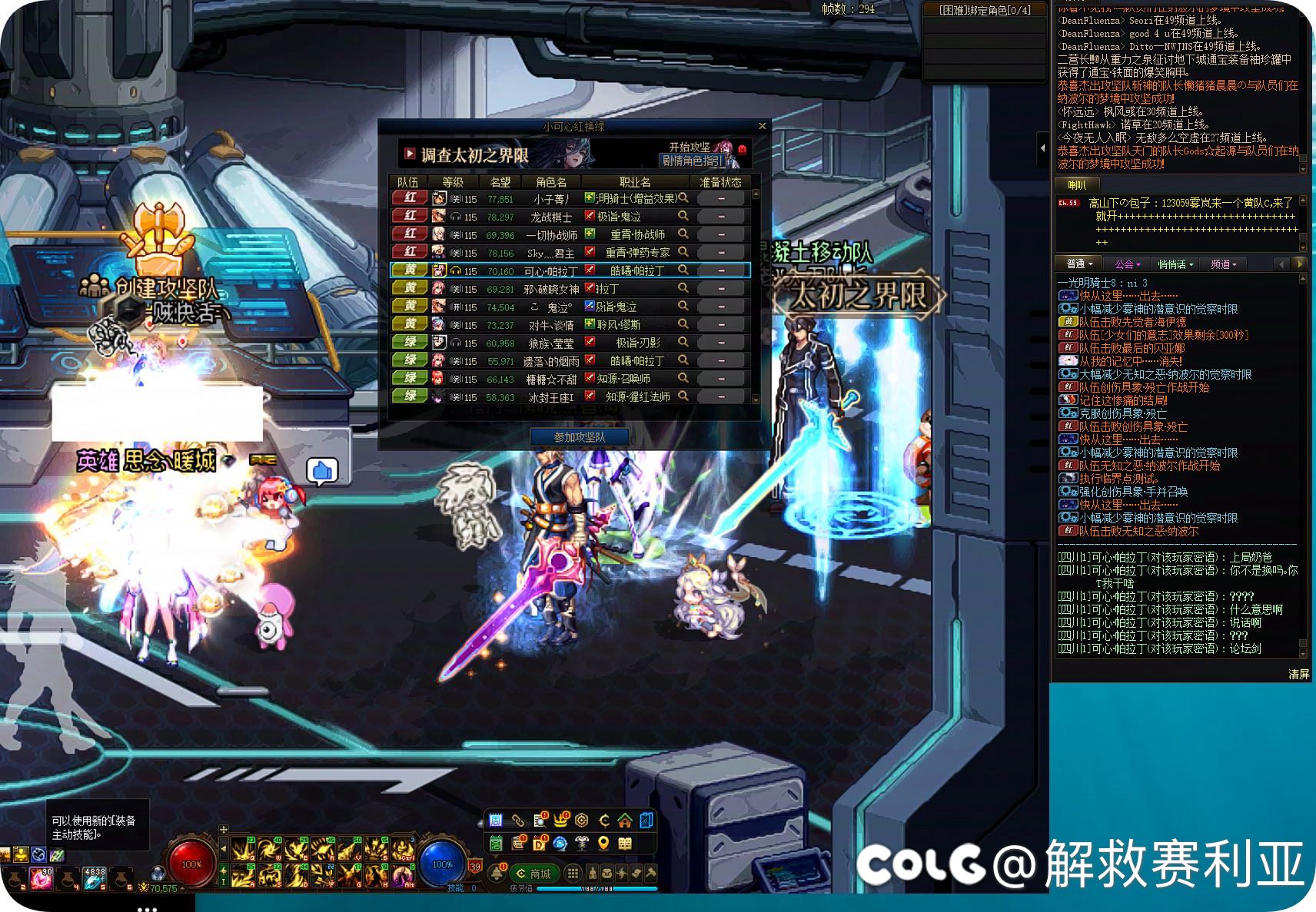
Task: Use the pink heart consumable in the quick slot
Action: [x=42, y=877]
